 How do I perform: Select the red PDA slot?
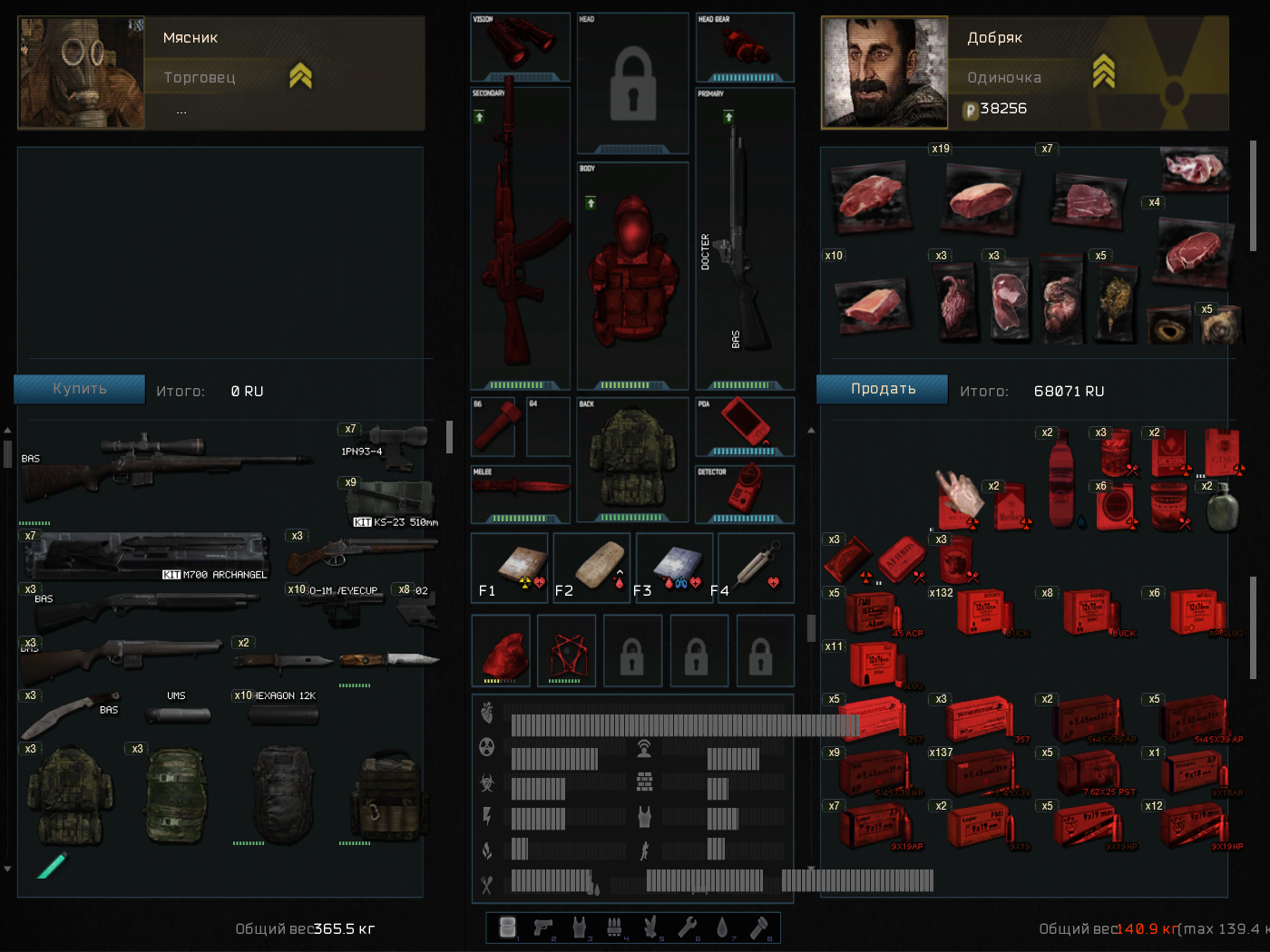pos(745,423)
